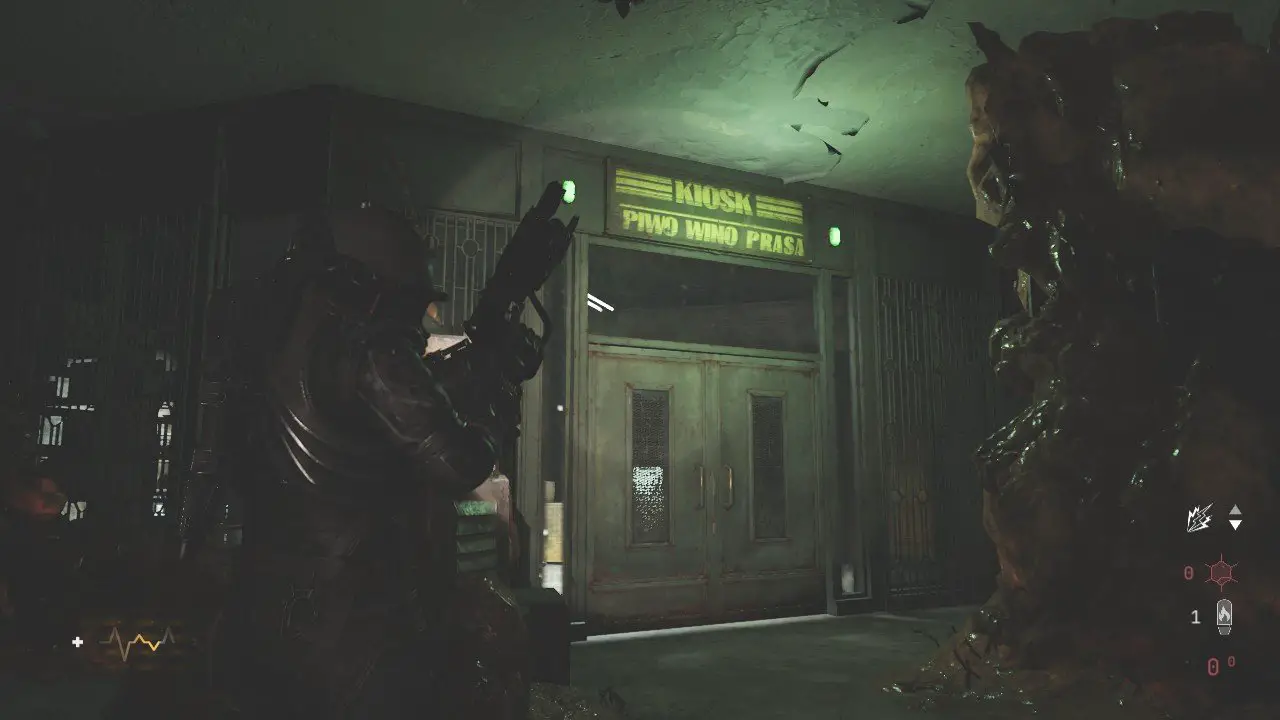Image resolution: width=1280 pixels, height=720 pixels.
Task: Select the energy burst weapon icon
Action: pos(1199,518)
